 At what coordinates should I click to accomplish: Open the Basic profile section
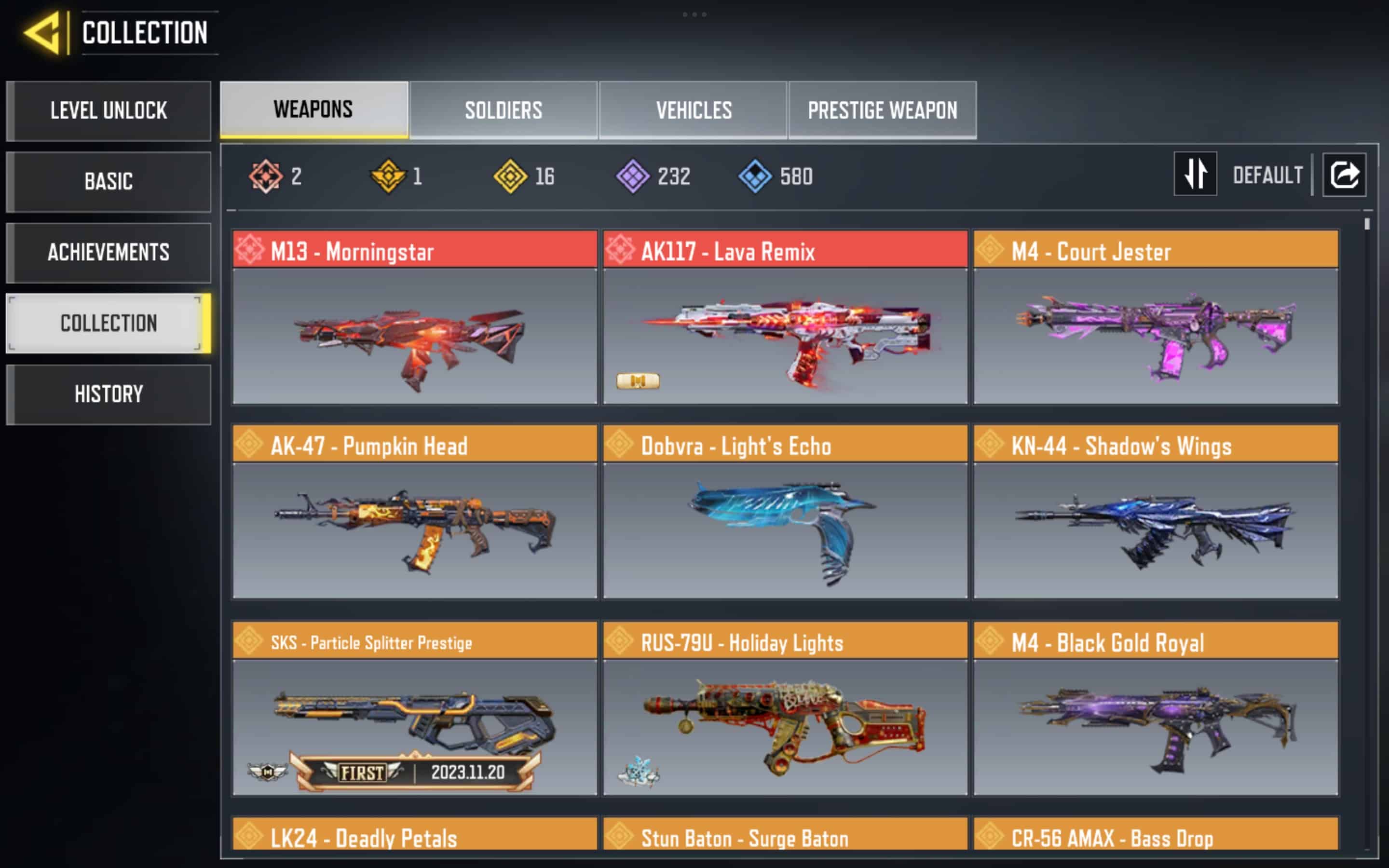pyautogui.click(x=109, y=182)
